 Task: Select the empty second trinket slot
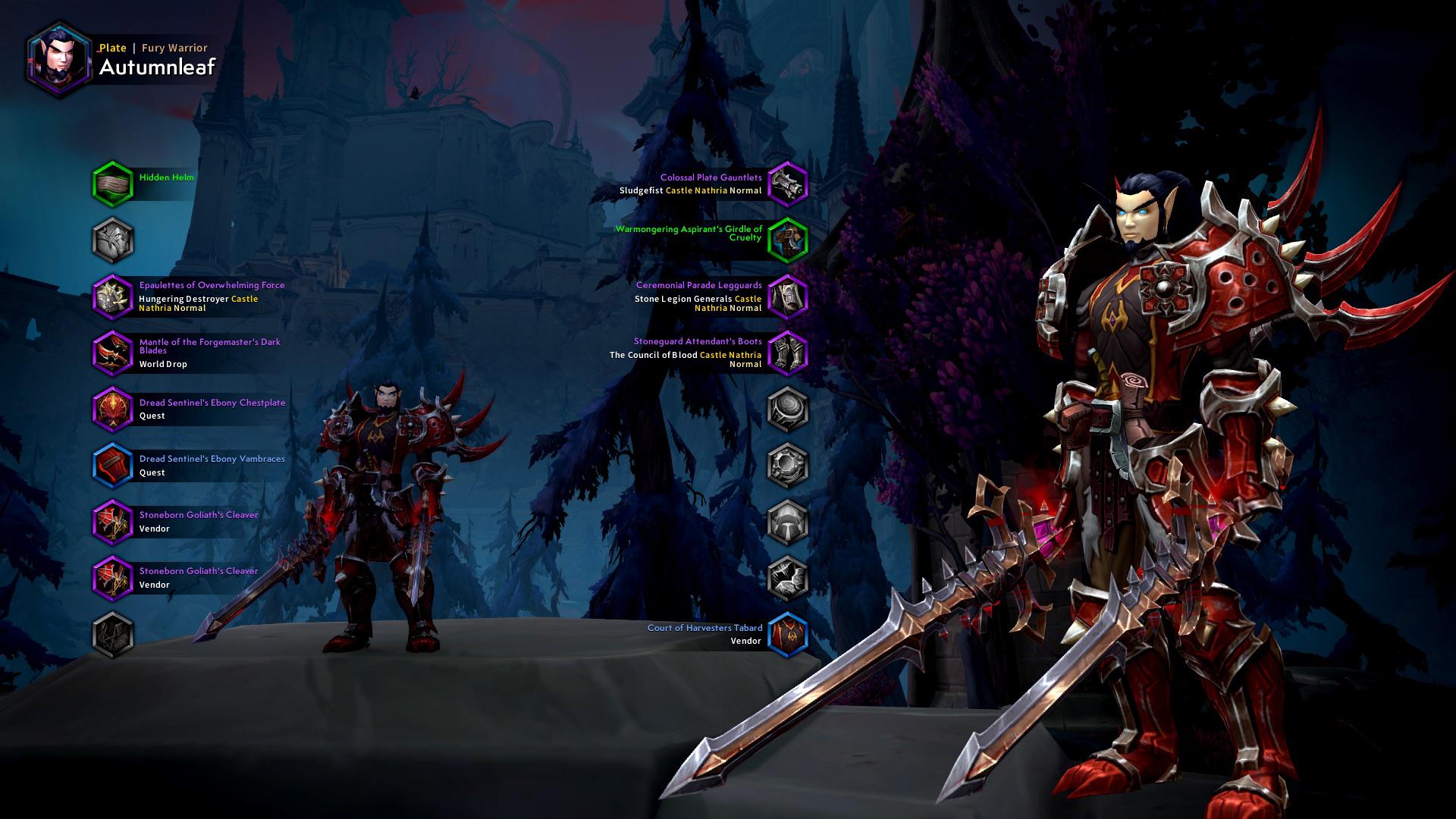[x=789, y=579]
